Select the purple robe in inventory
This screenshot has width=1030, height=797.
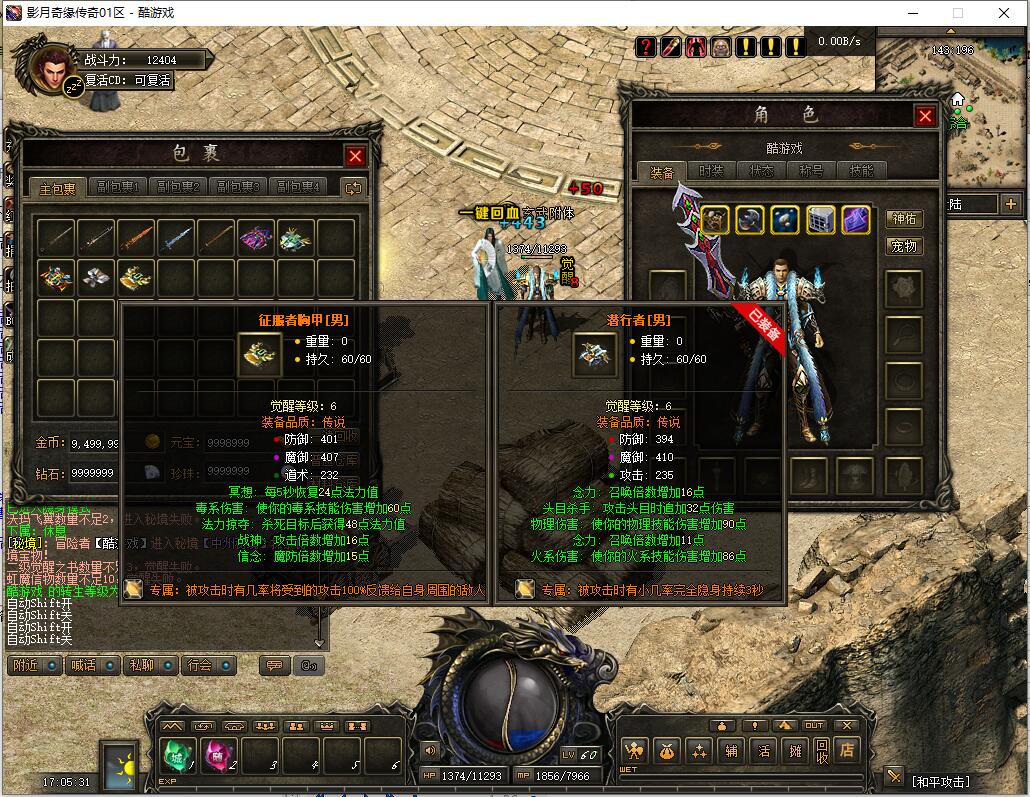click(x=256, y=237)
